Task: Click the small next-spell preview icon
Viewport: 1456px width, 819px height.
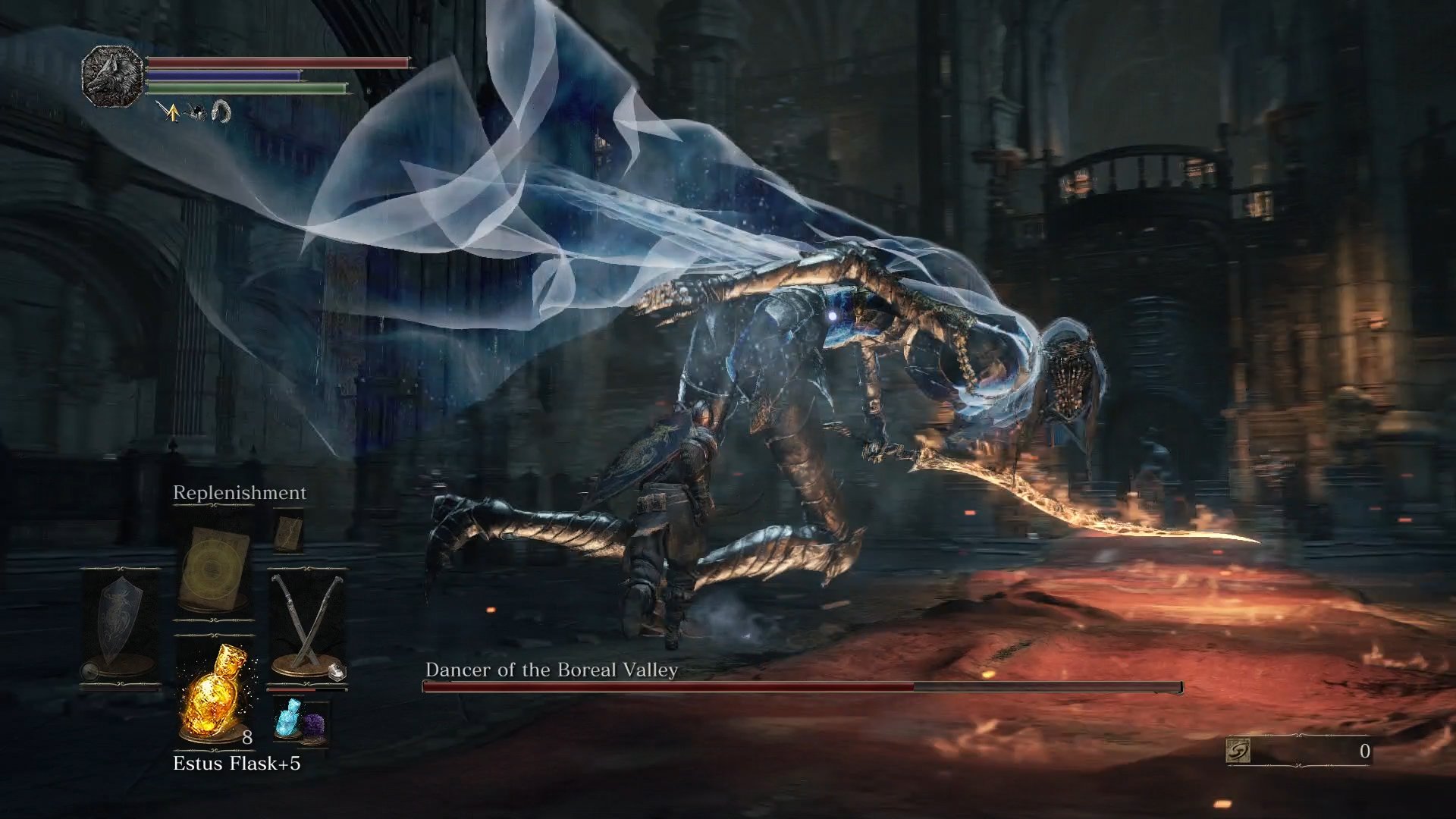Action: click(289, 535)
